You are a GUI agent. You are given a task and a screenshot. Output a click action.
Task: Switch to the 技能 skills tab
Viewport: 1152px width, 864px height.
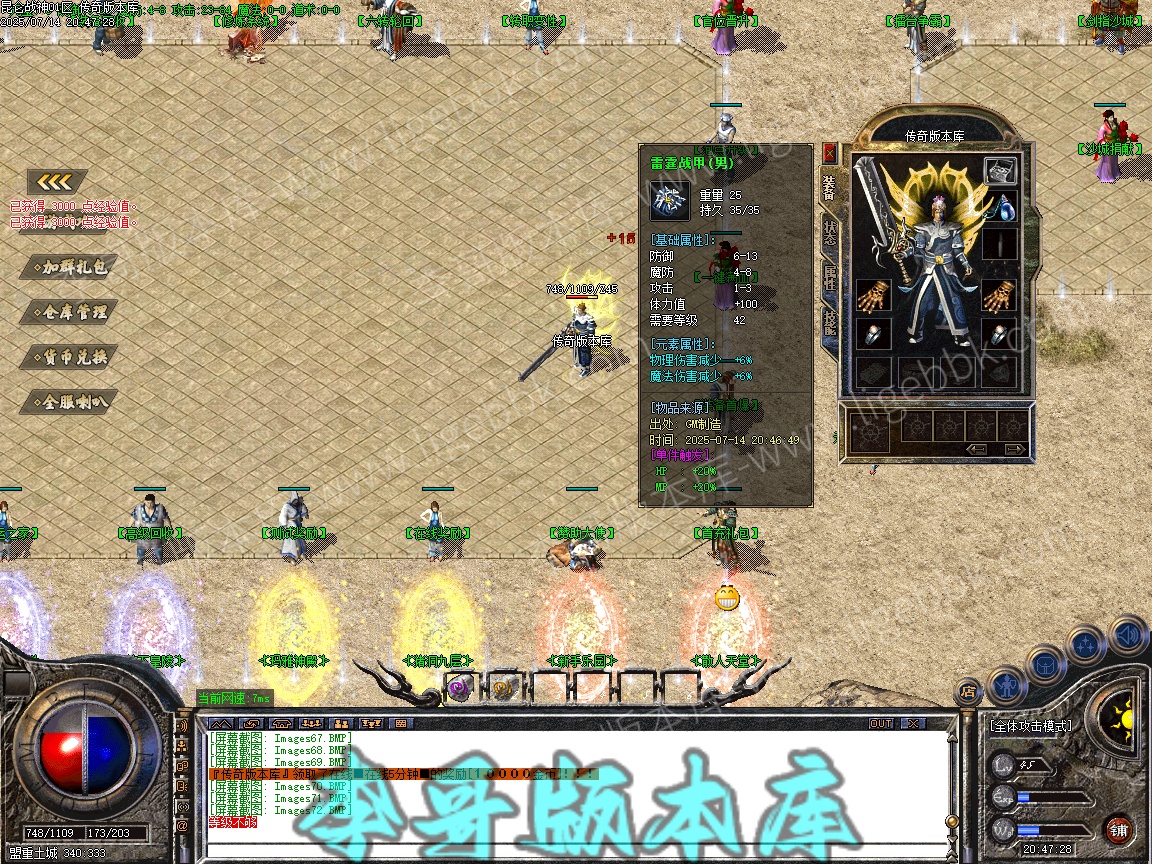830,322
